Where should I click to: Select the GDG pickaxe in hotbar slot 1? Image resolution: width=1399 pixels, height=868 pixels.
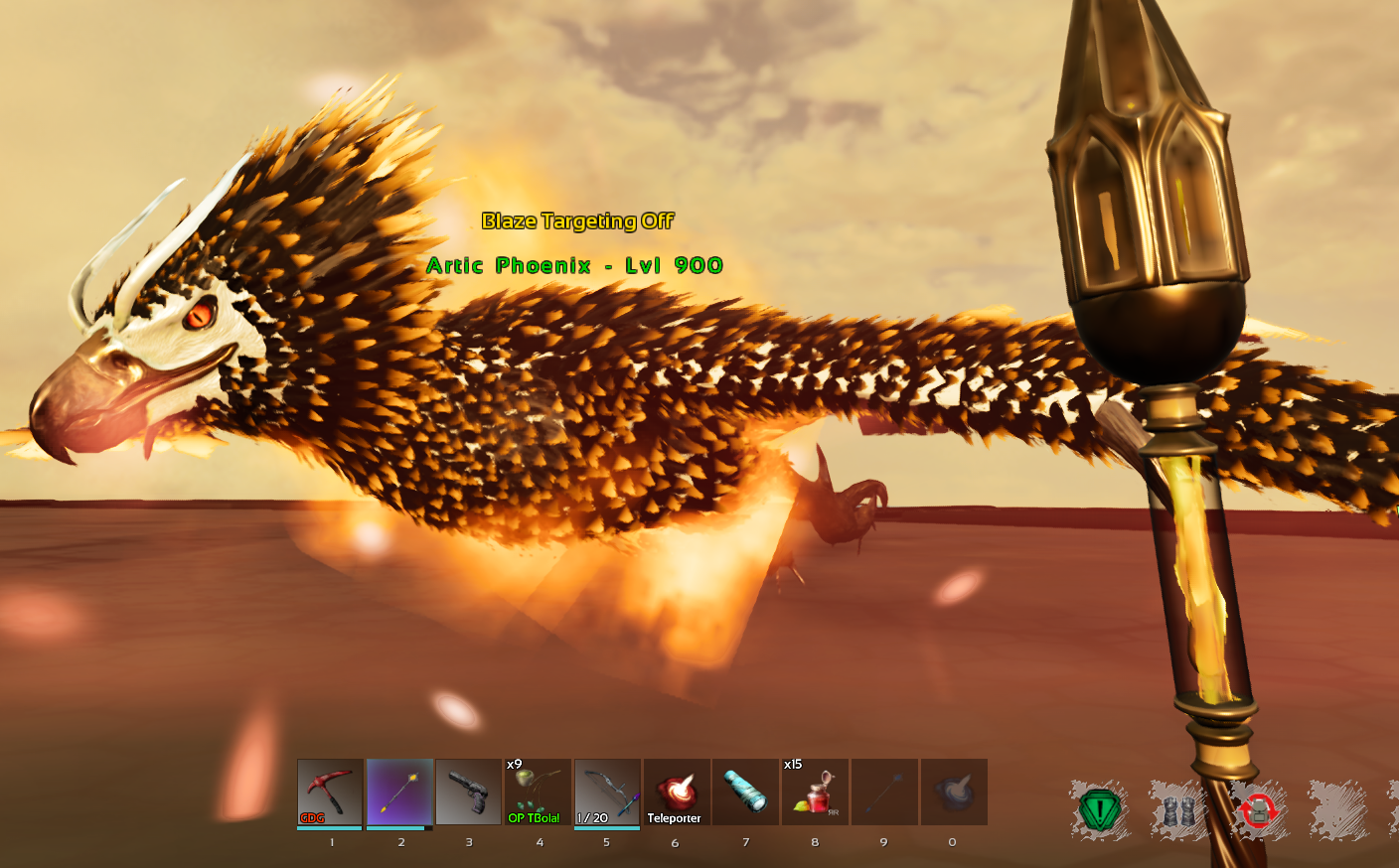330,790
